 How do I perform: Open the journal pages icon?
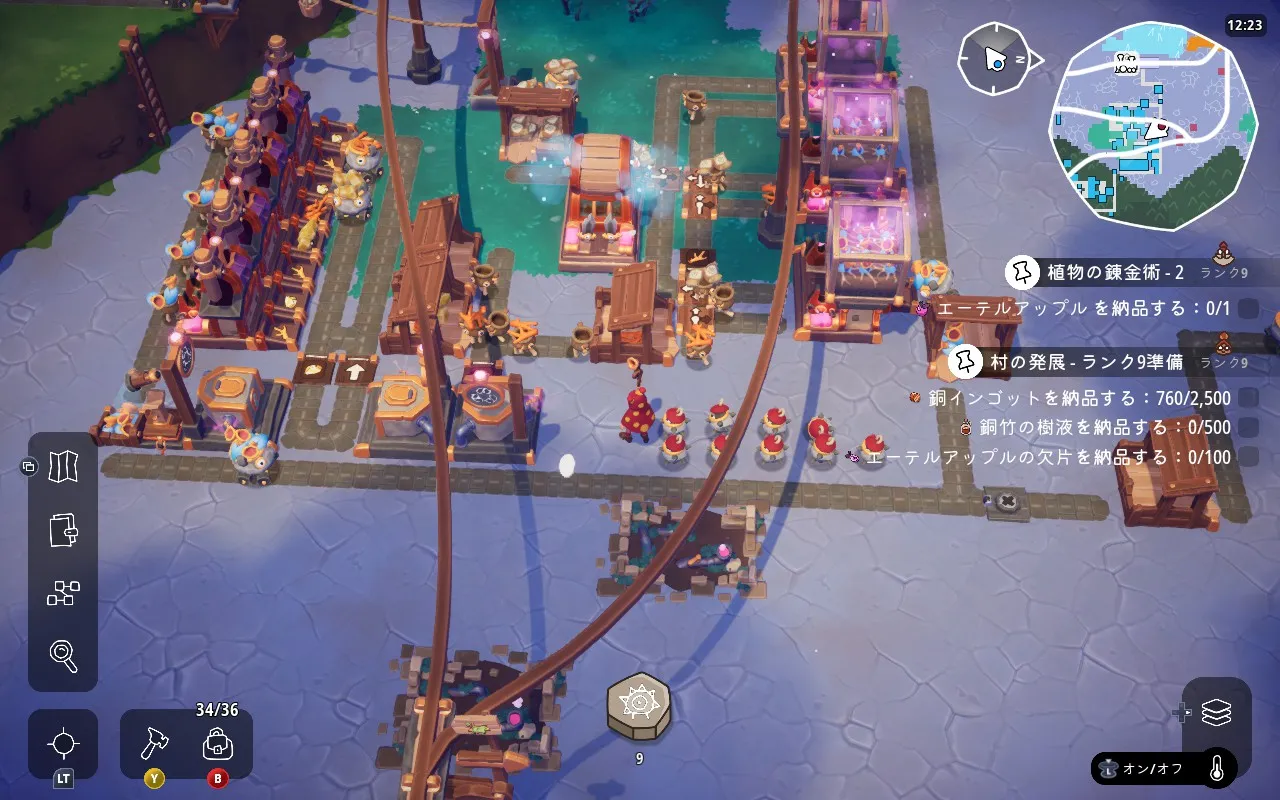point(63,530)
